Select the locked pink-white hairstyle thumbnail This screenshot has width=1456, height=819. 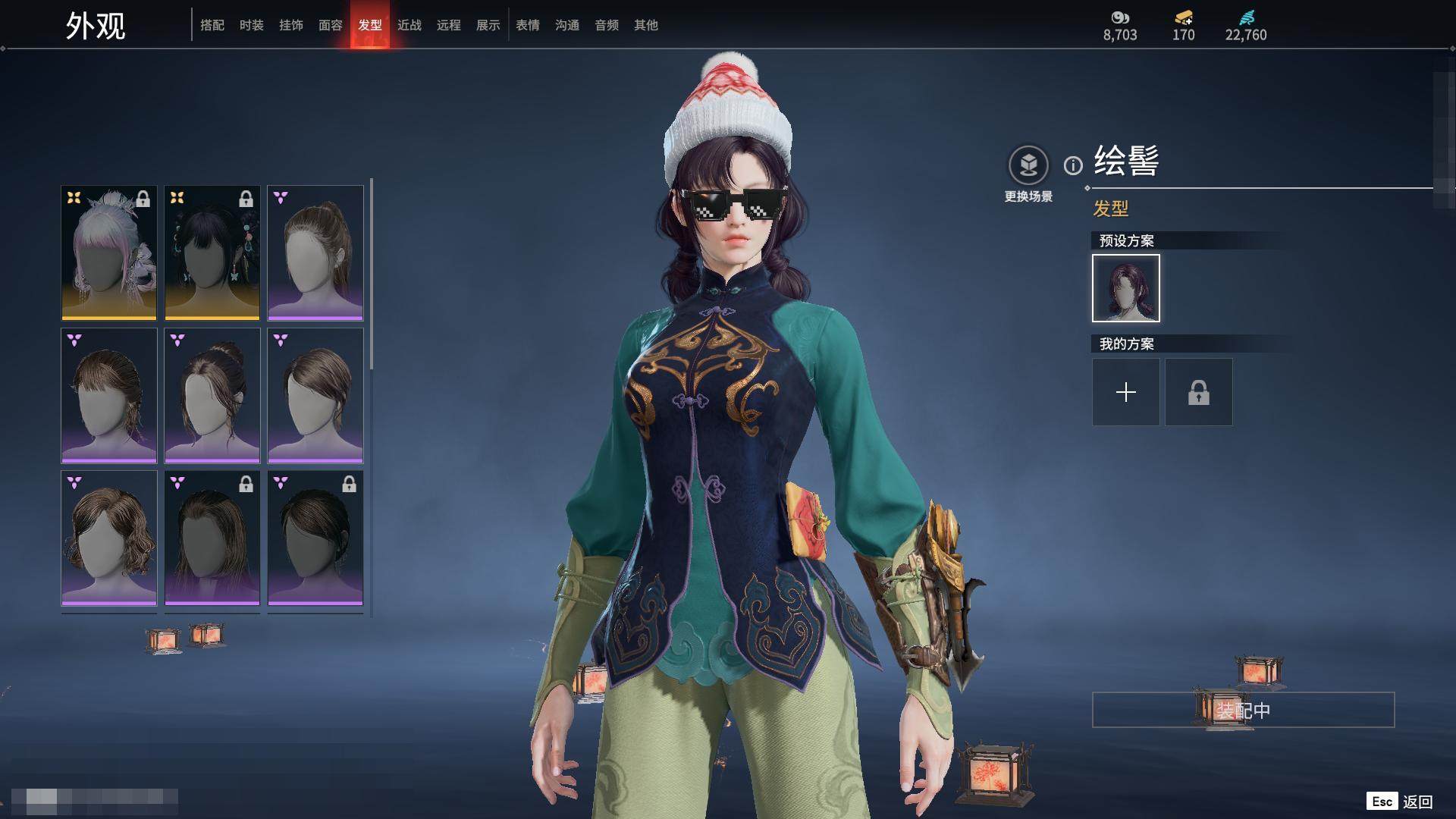coord(109,253)
